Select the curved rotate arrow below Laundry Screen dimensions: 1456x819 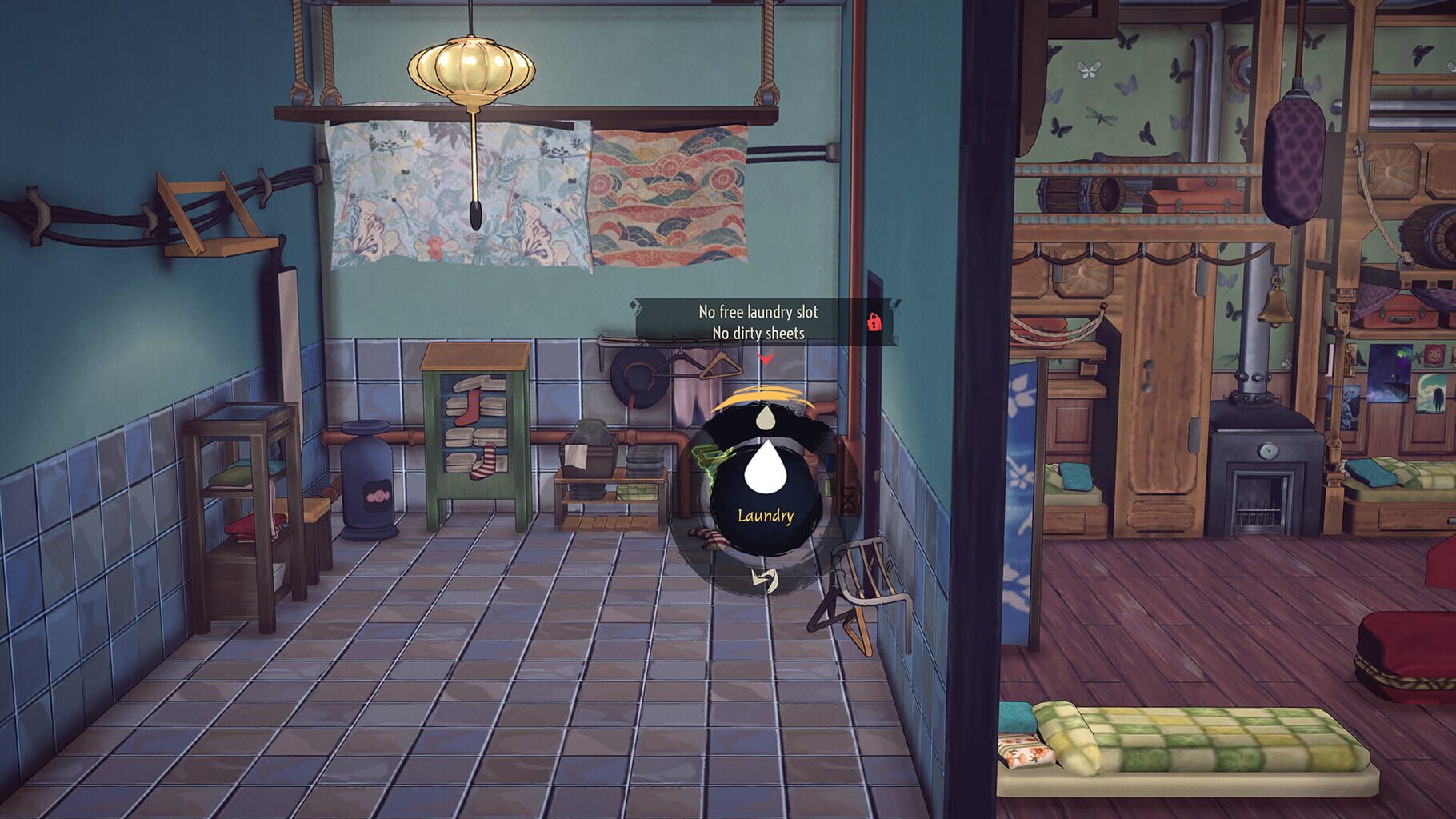[x=764, y=579]
